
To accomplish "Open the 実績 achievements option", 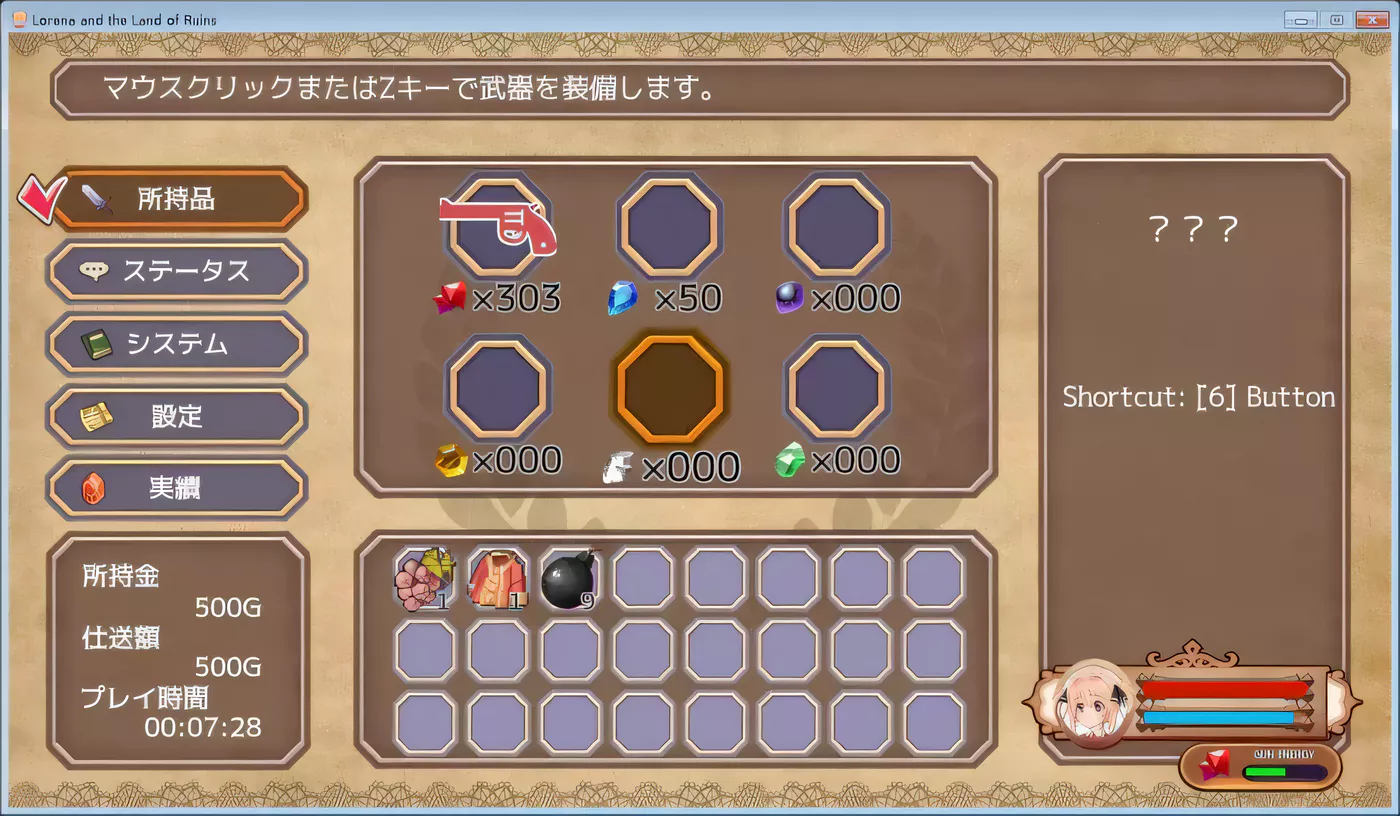I will 177,489.
